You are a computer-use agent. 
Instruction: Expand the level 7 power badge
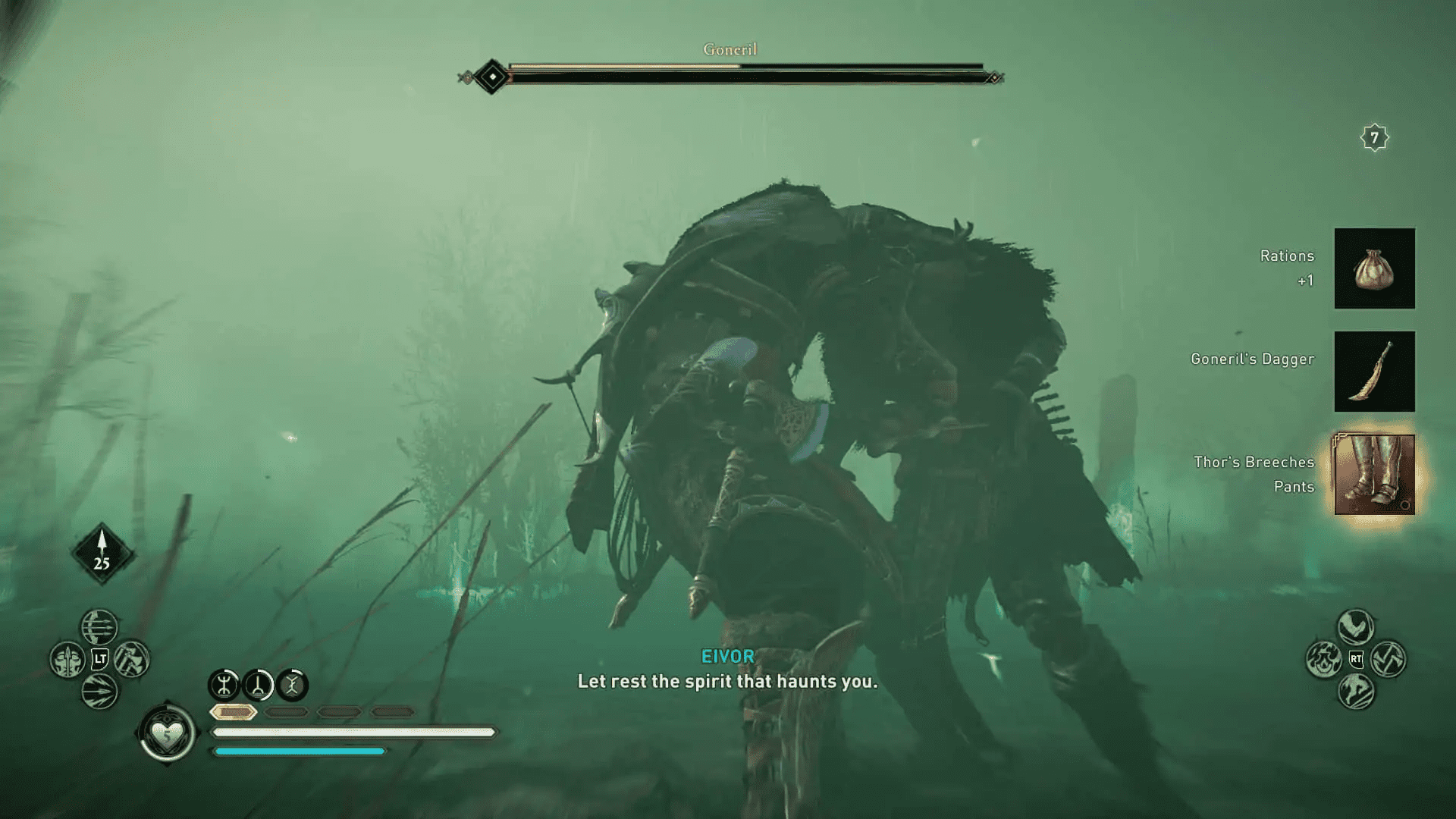1374,138
